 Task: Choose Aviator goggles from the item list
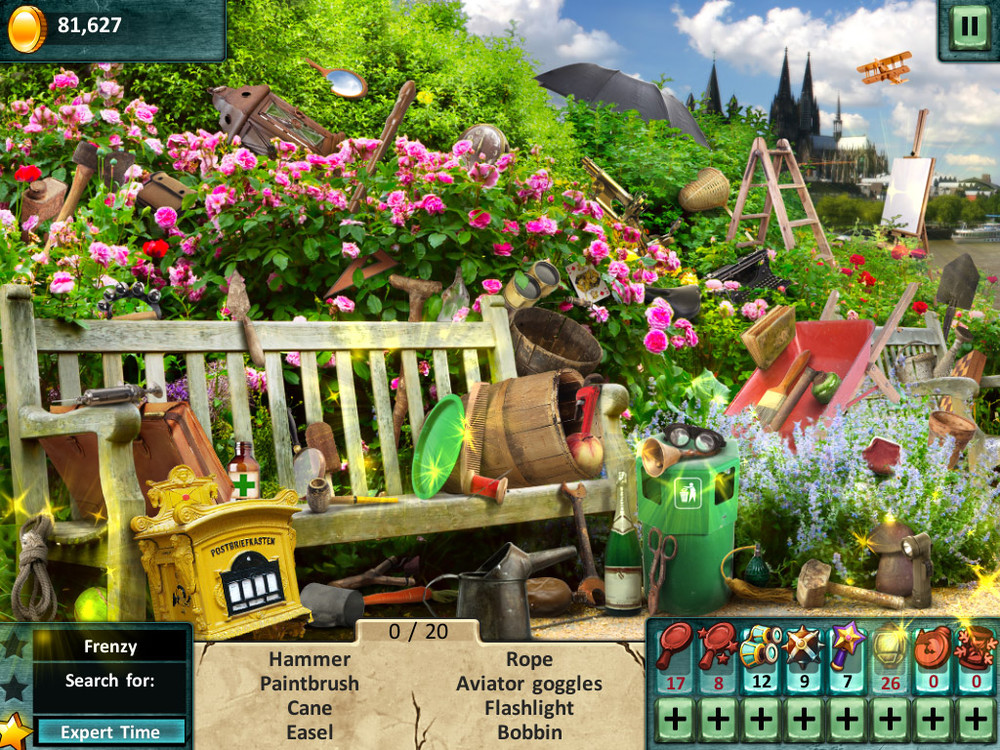(529, 684)
